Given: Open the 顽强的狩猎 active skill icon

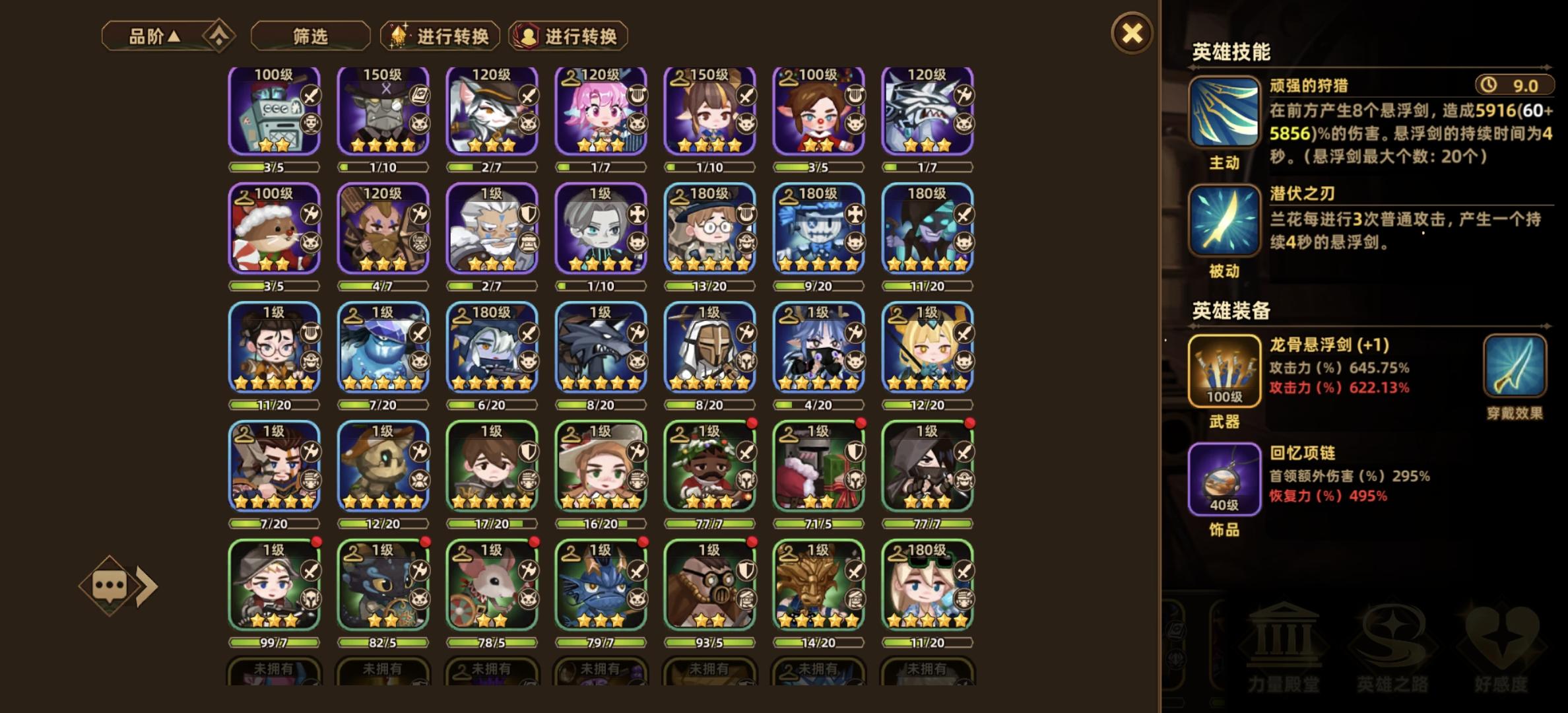Looking at the screenshot, I should coord(1225,112).
